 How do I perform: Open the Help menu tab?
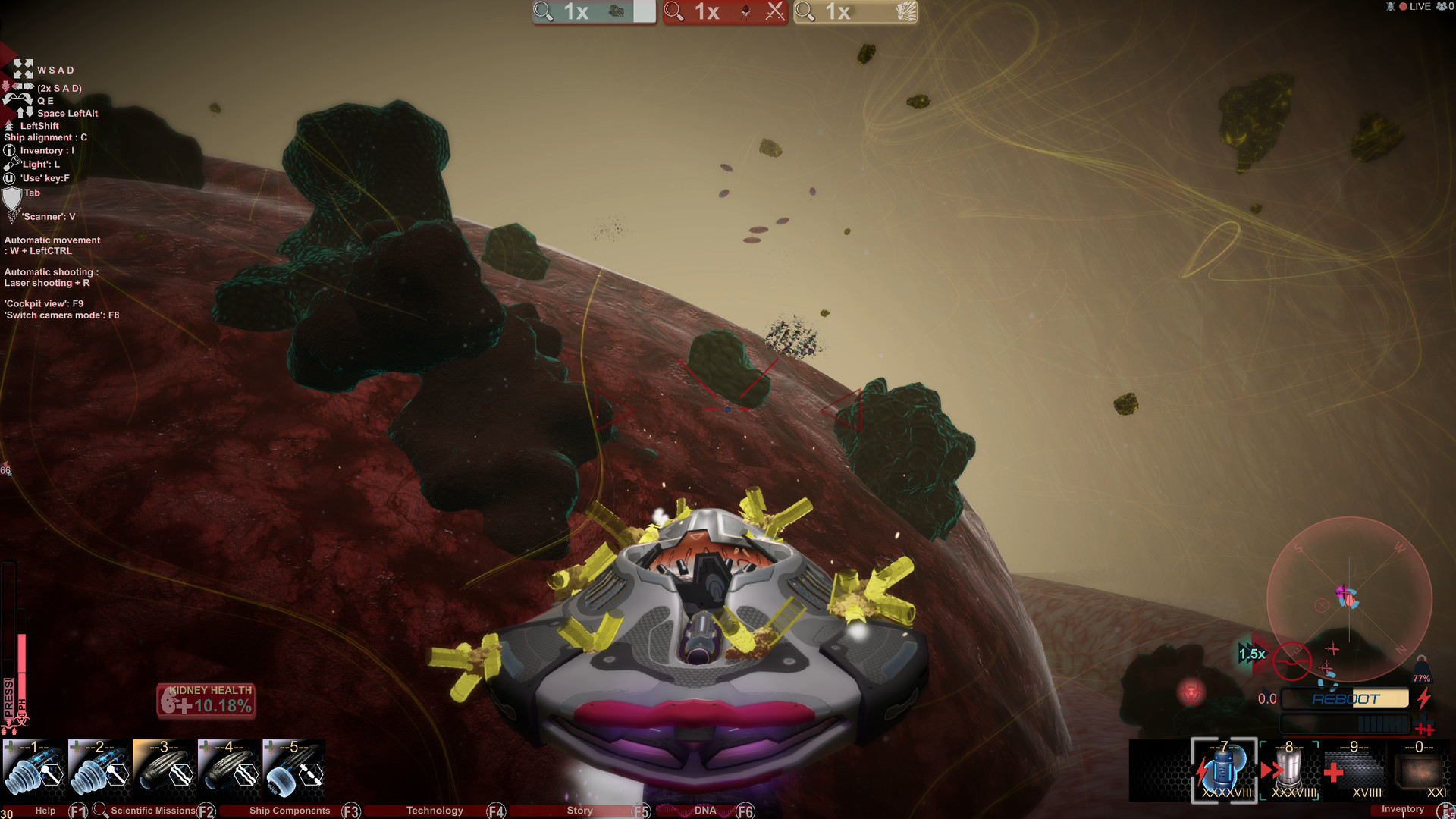(x=45, y=811)
